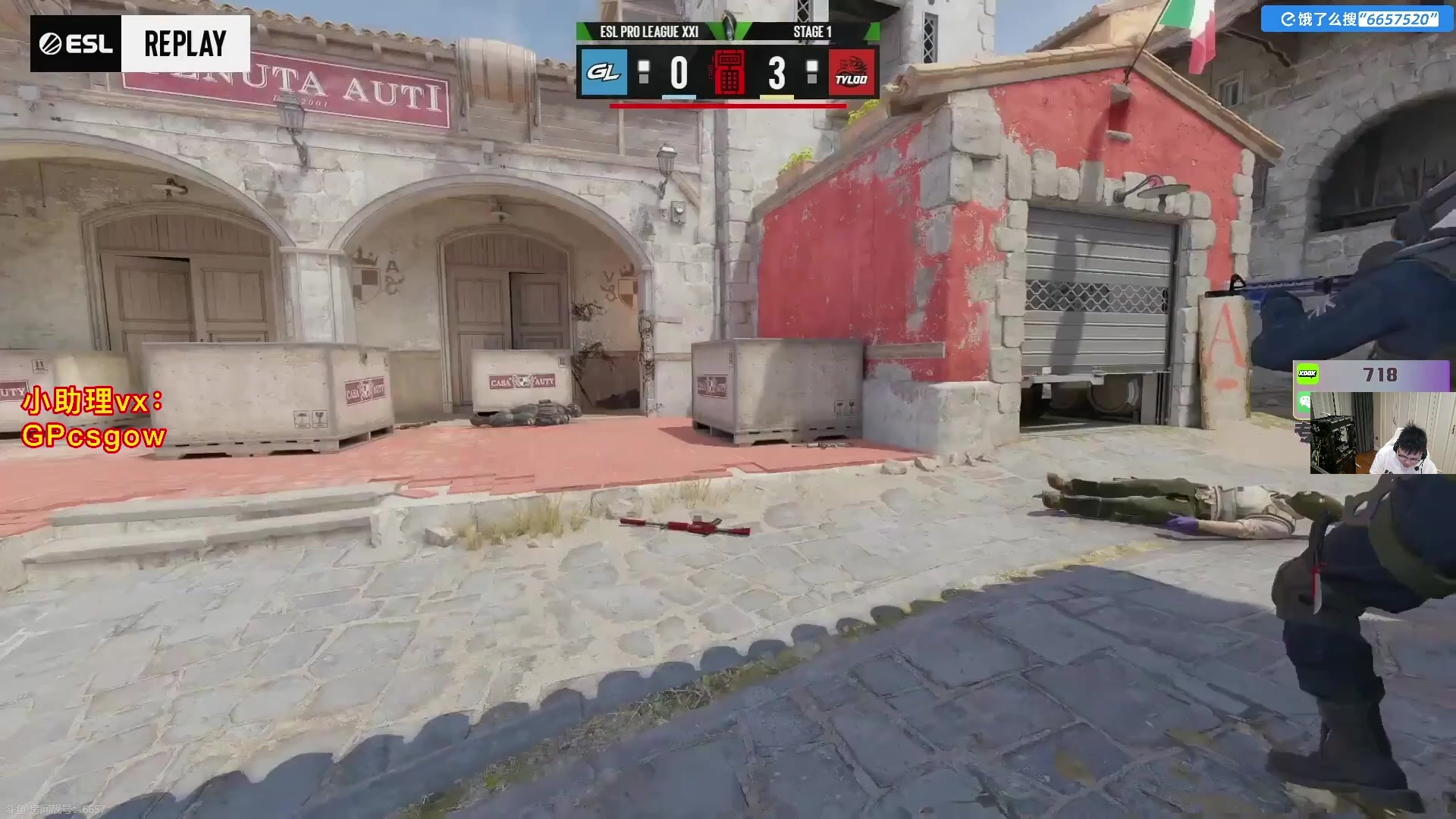Click the TYLOO team logo on the scoreboard
Screen dimensions: 1456x819
[x=852, y=73]
